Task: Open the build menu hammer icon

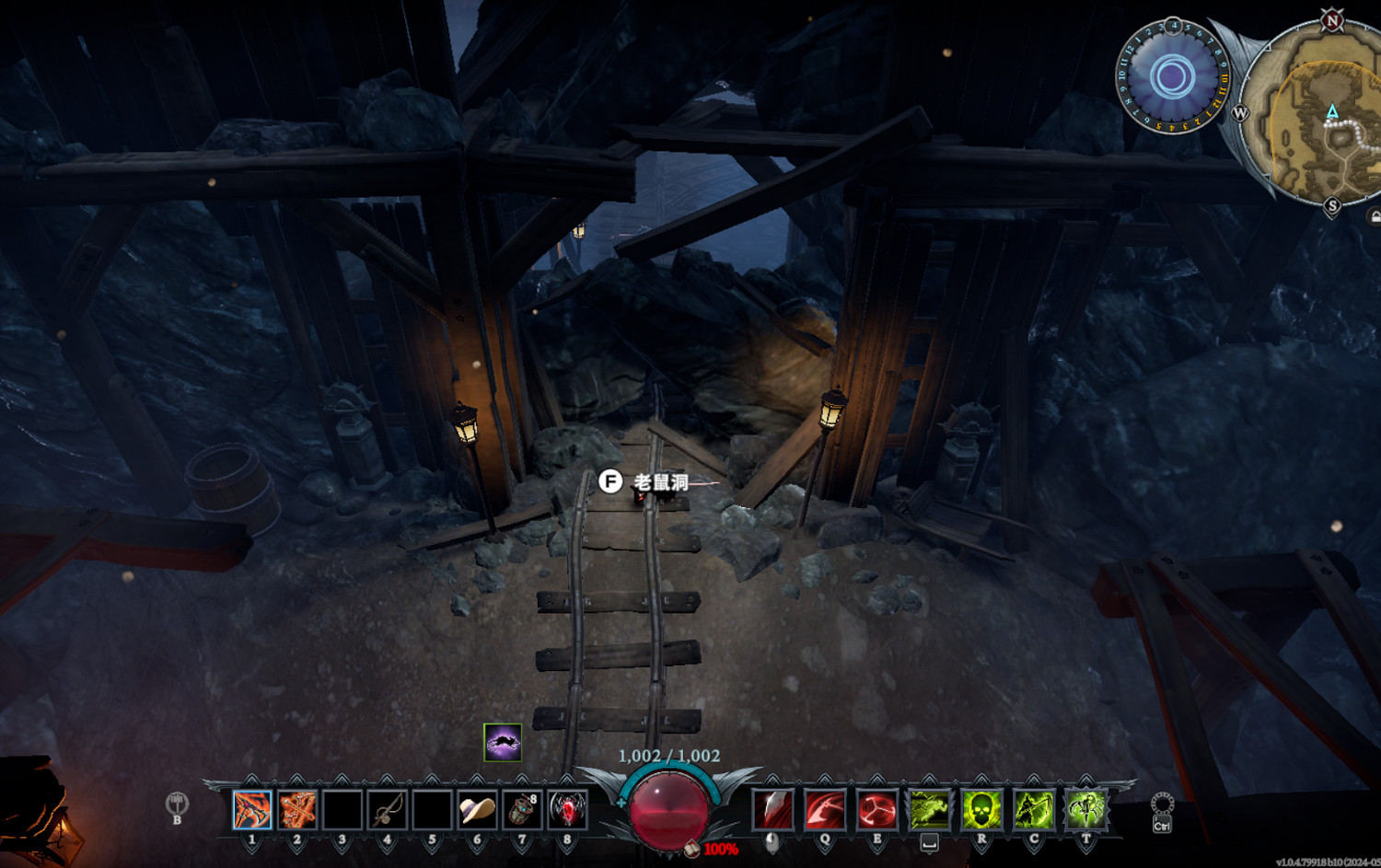Action: click(x=177, y=804)
